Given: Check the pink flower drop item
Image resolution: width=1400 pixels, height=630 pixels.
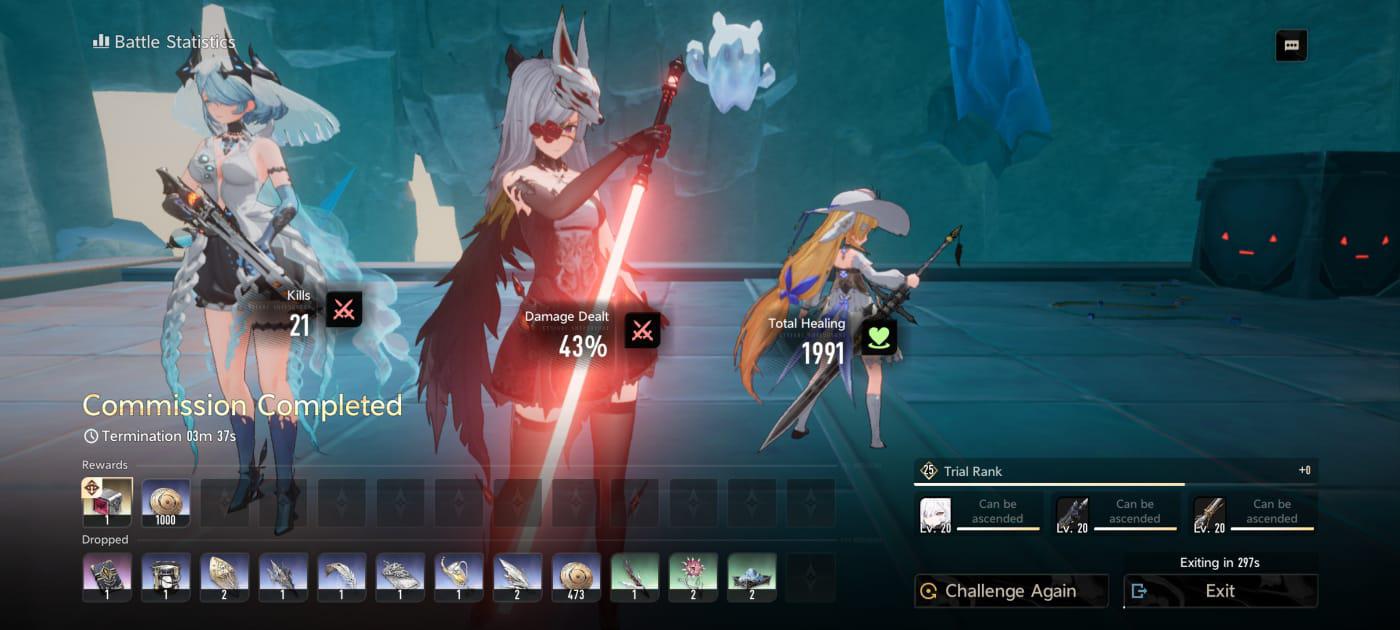Looking at the screenshot, I should tap(694, 577).
